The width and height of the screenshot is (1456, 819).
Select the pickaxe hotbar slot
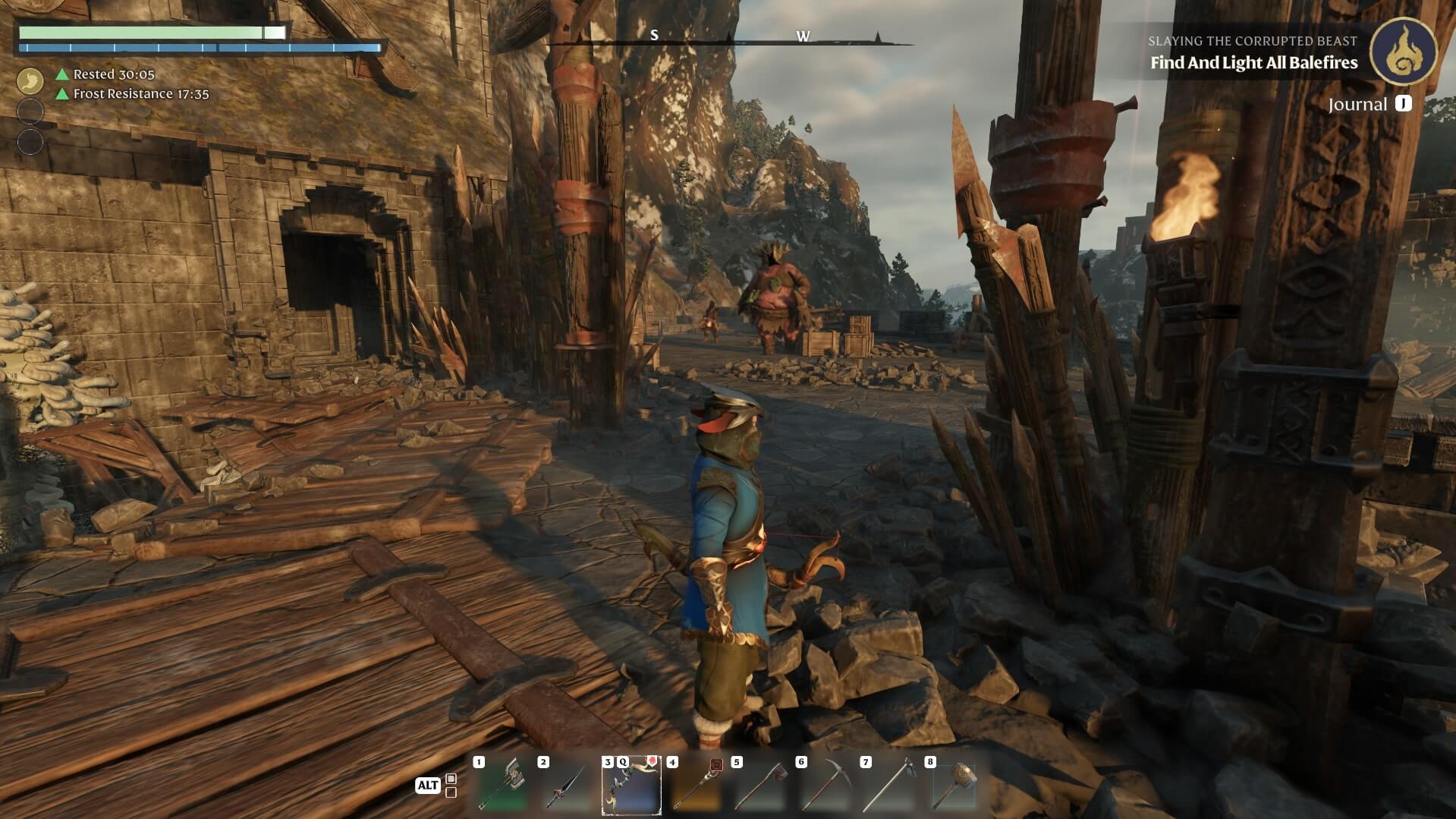tap(825, 786)
